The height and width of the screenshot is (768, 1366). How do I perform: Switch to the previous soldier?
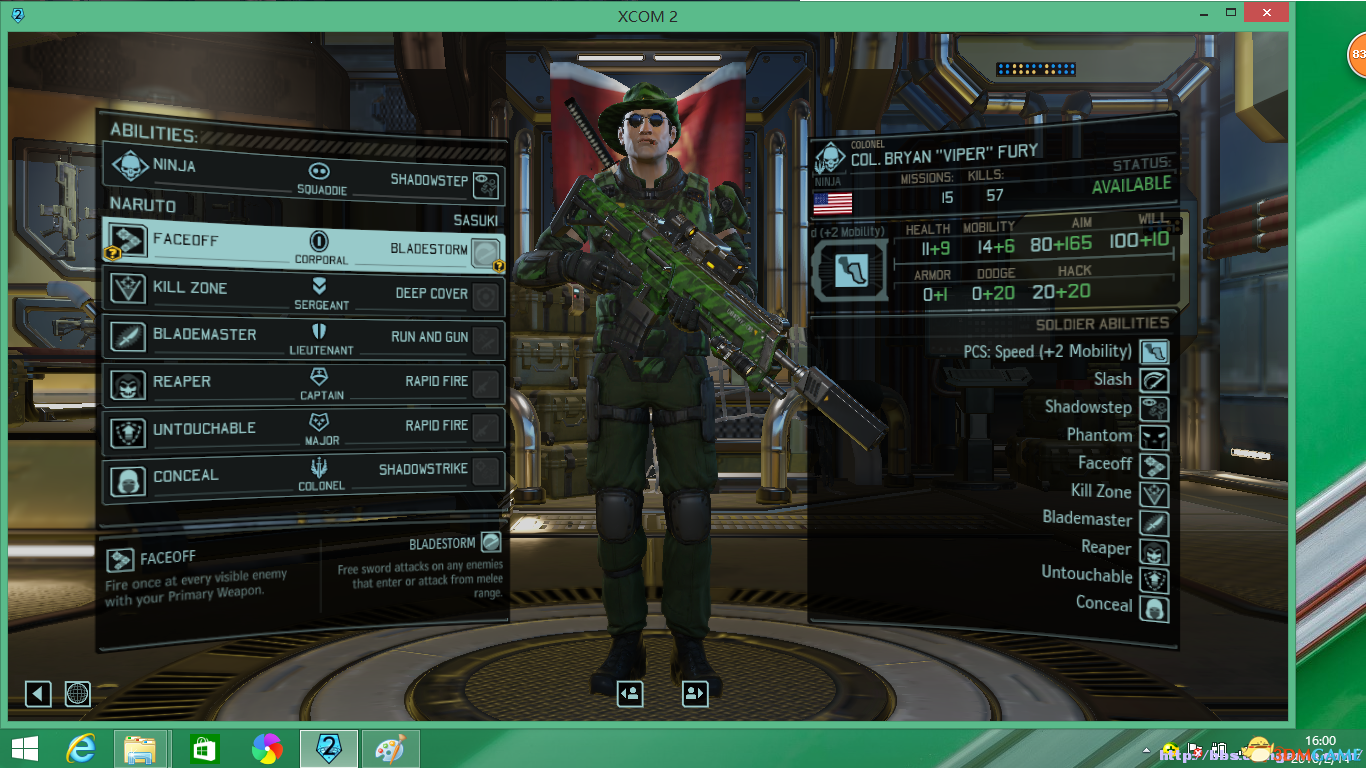(x=630, y=693)
